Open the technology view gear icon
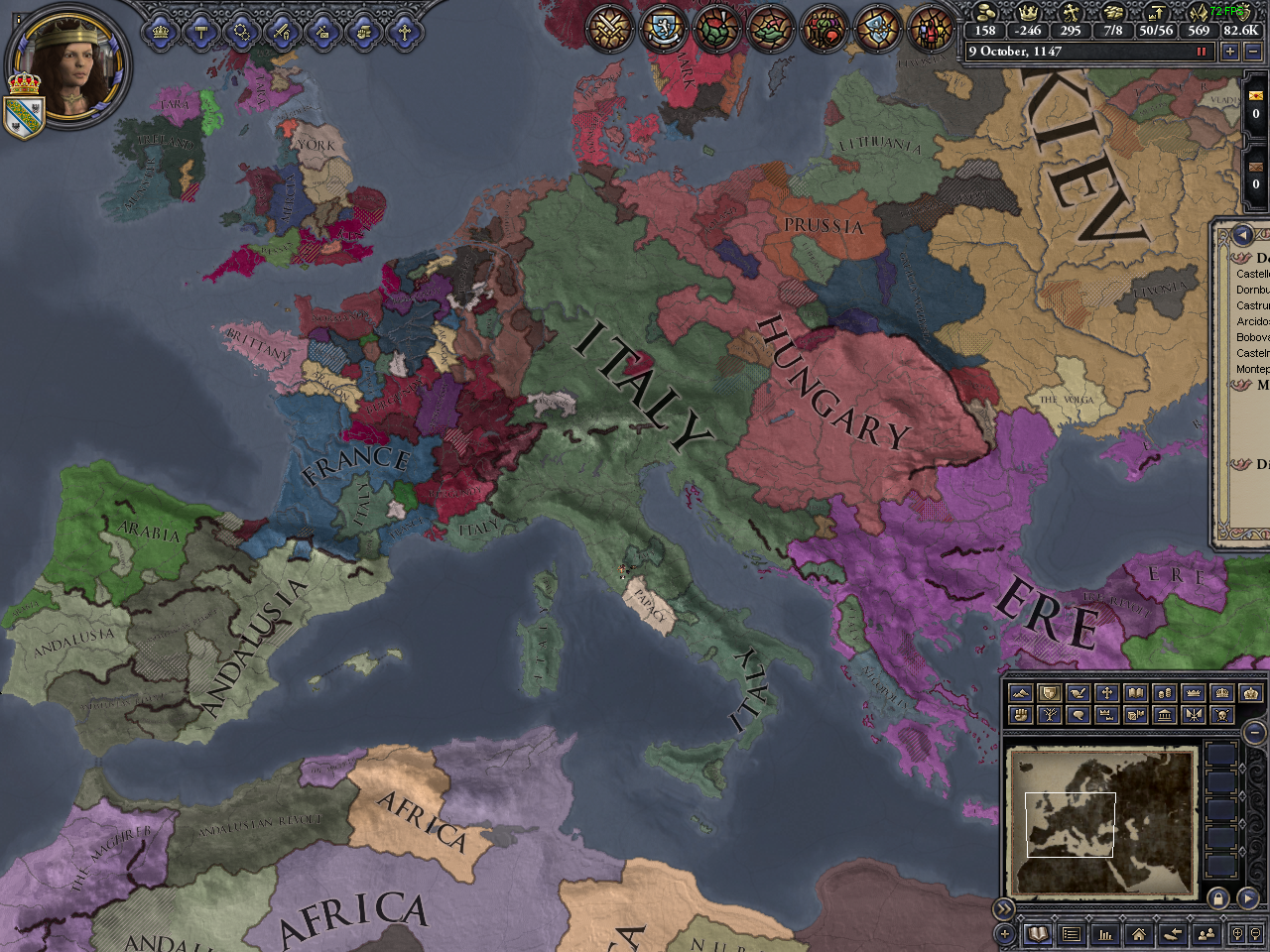 (242, 31)
